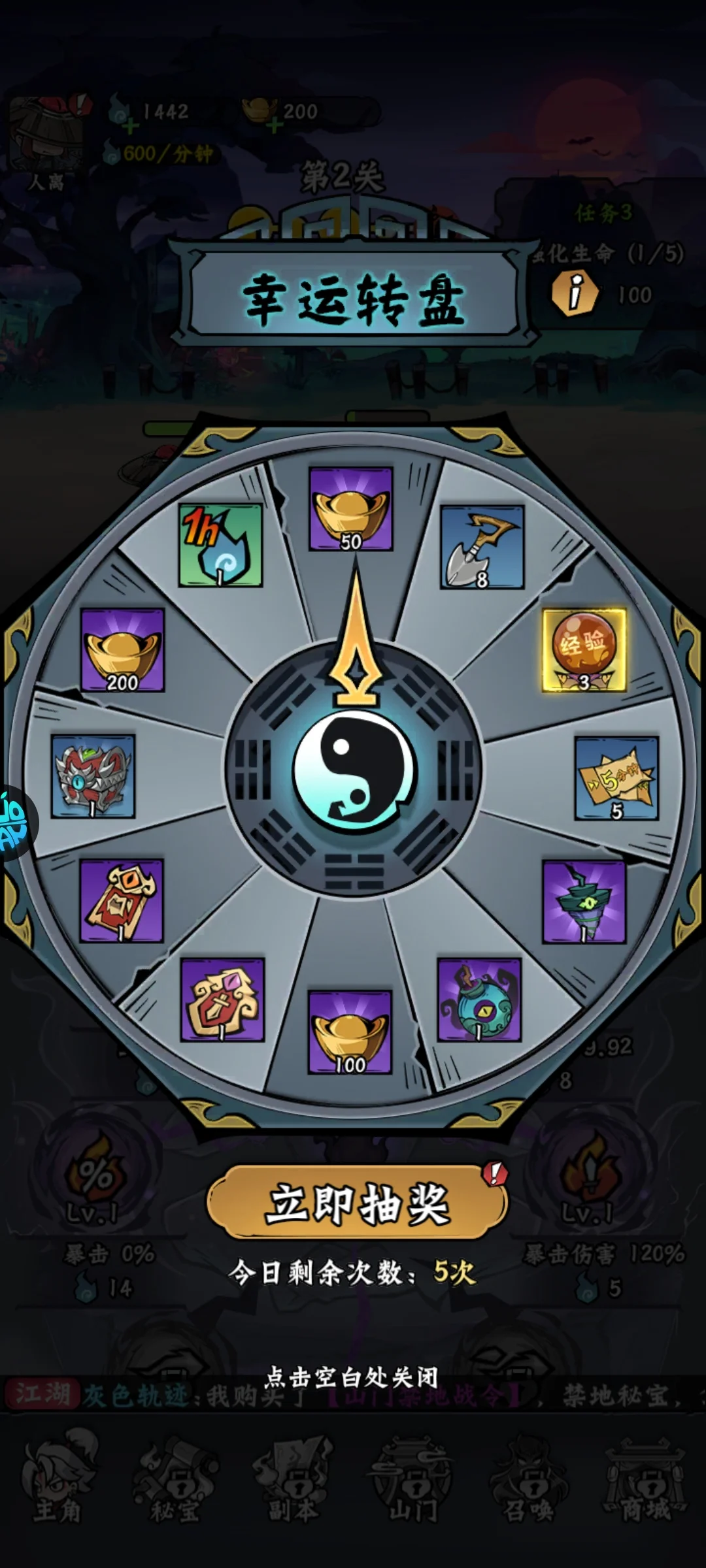
Task: Choose the 200 gold ingot prize
Action: pos(122,650)
